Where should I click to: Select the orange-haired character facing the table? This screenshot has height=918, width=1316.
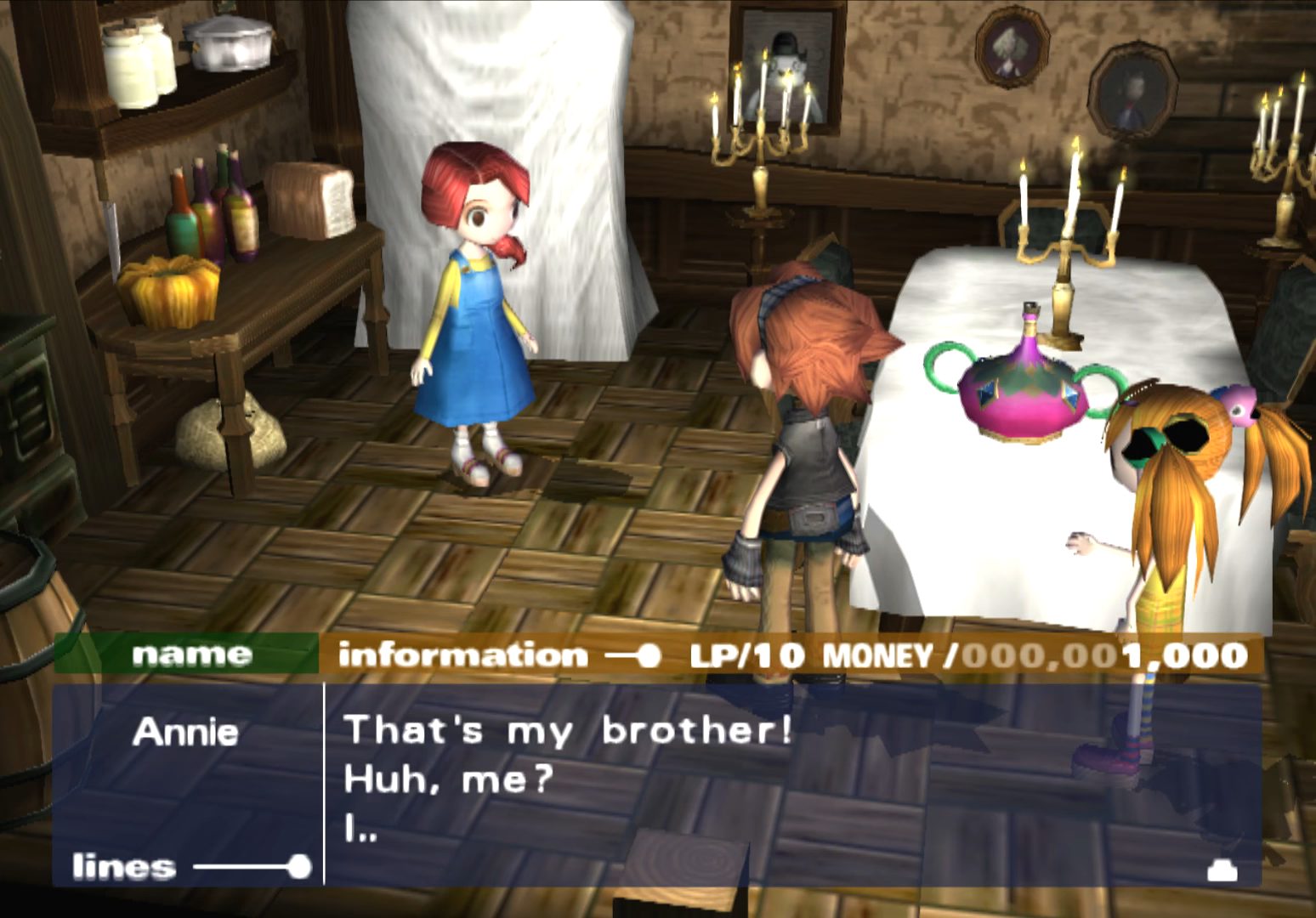(x=808, y=408)
